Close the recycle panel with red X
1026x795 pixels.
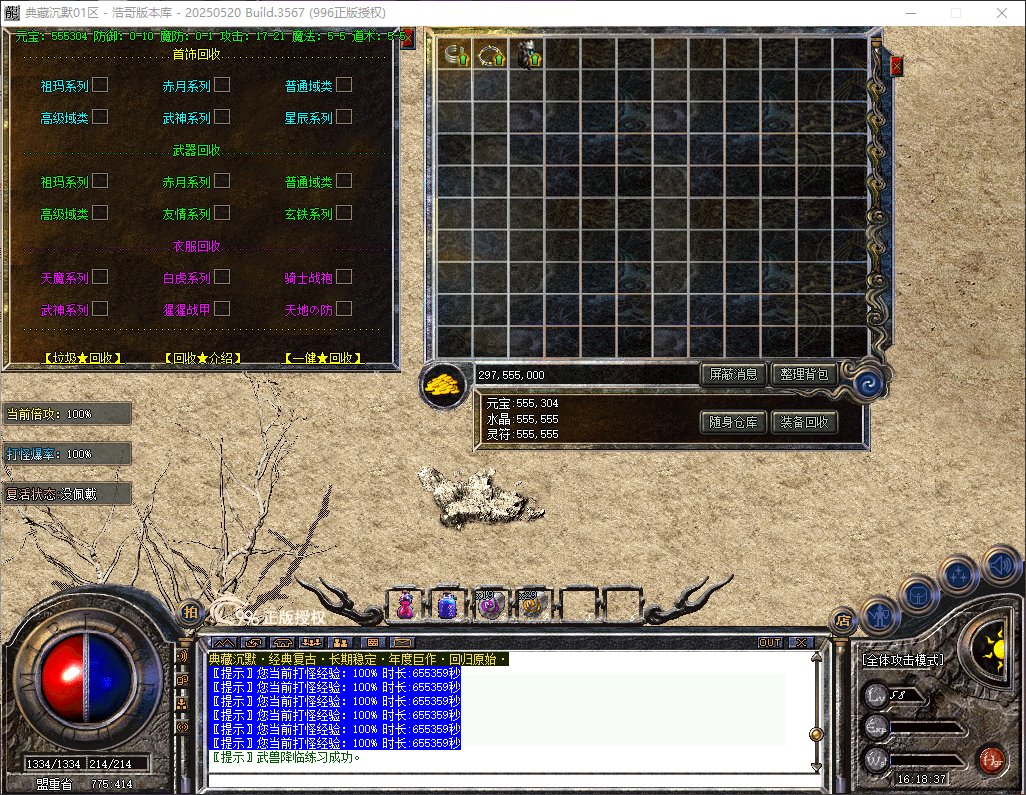(407, 39)
